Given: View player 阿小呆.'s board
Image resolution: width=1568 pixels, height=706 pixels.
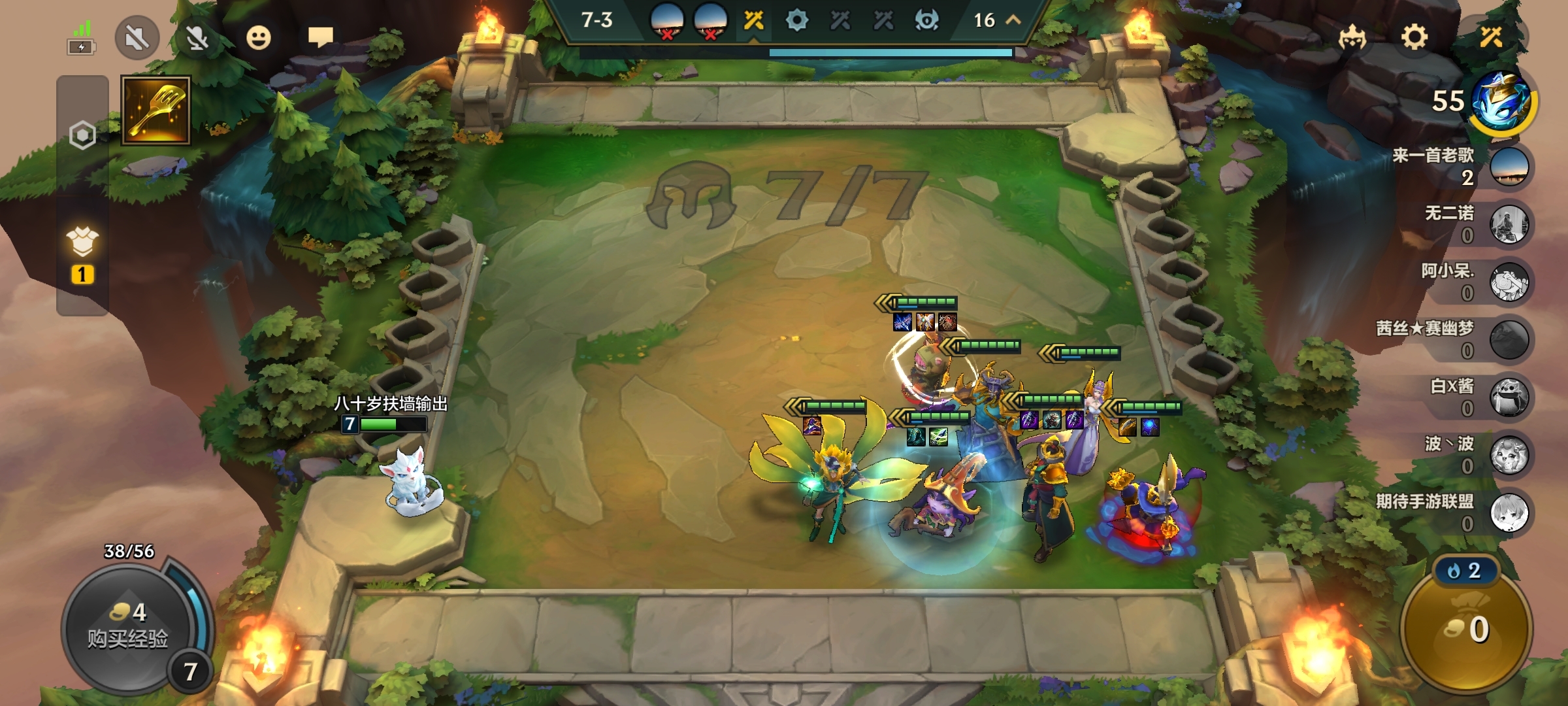Looking at the screenshot, I should coord(1509,282).
